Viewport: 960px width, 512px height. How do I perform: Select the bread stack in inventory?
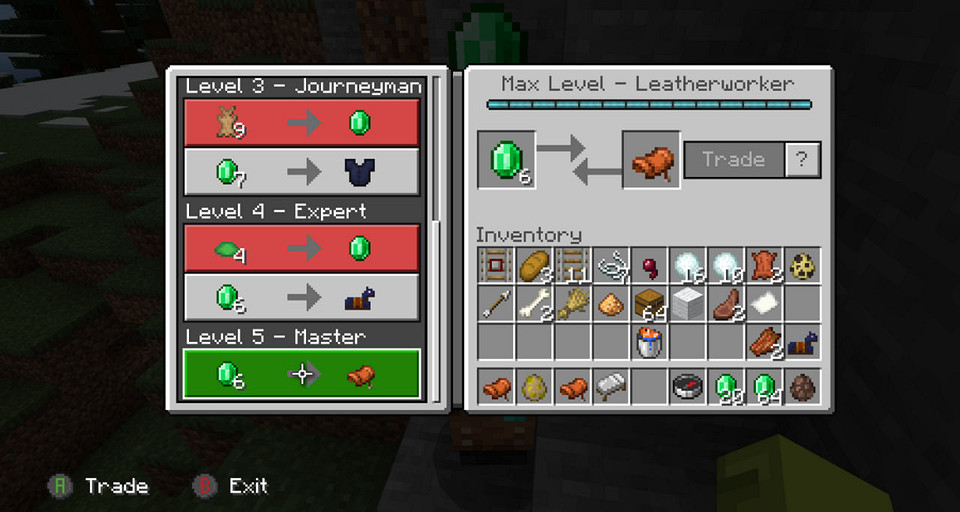click(535, 266)
